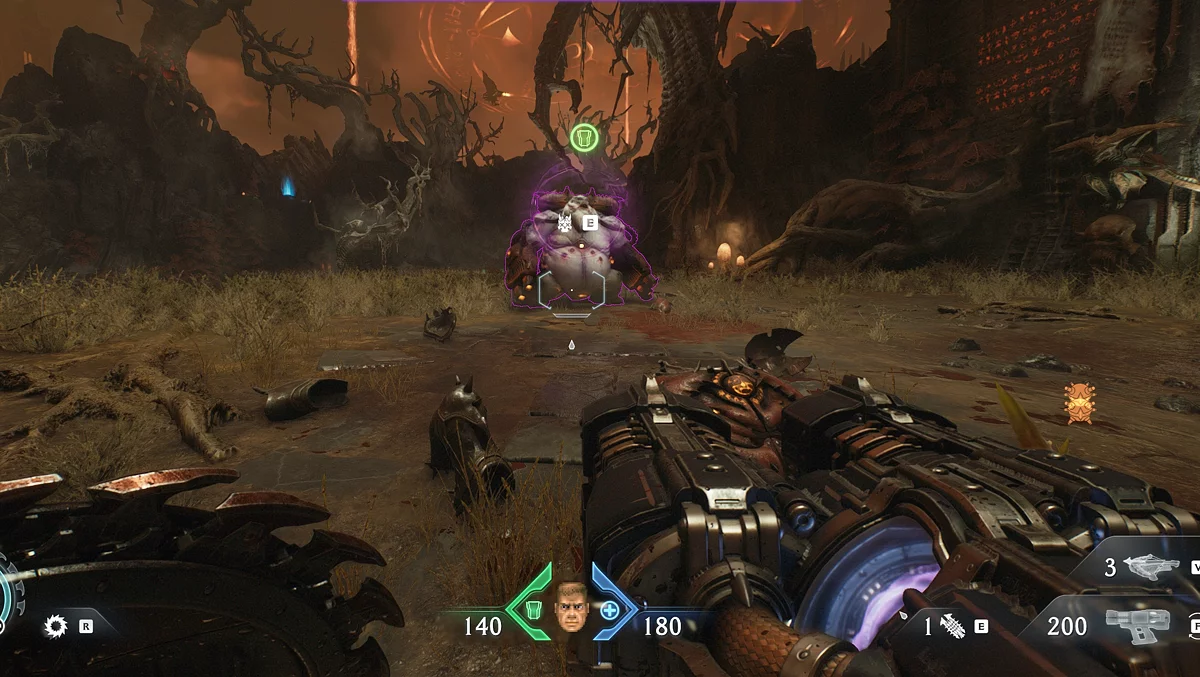Select the orange spiked demon marker

(x=1080, y=402)
